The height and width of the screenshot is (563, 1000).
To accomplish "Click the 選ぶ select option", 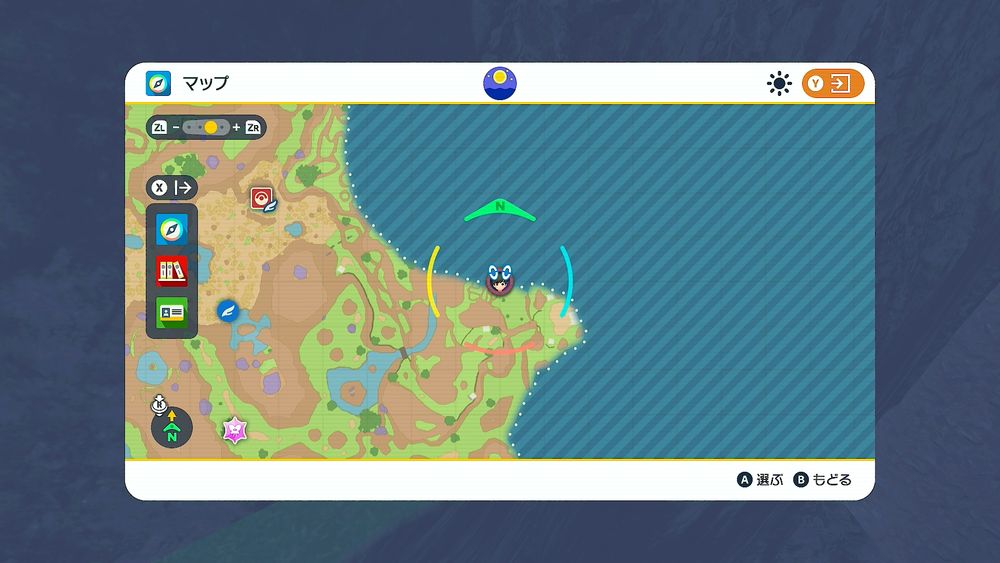I will pos(760,480).
